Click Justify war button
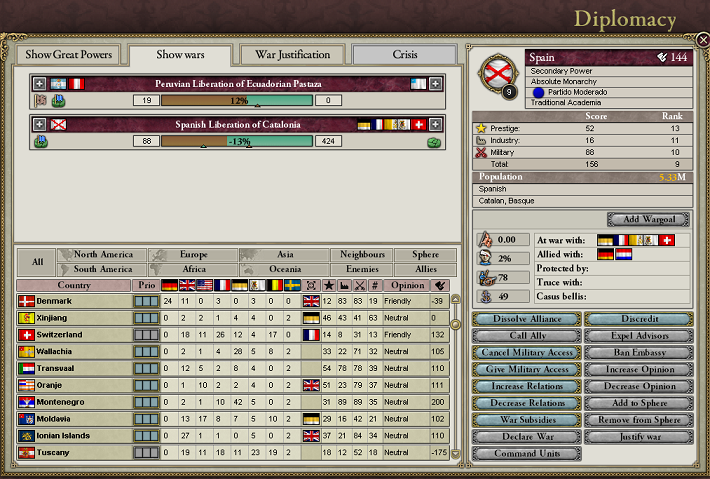 click(637, 437)
